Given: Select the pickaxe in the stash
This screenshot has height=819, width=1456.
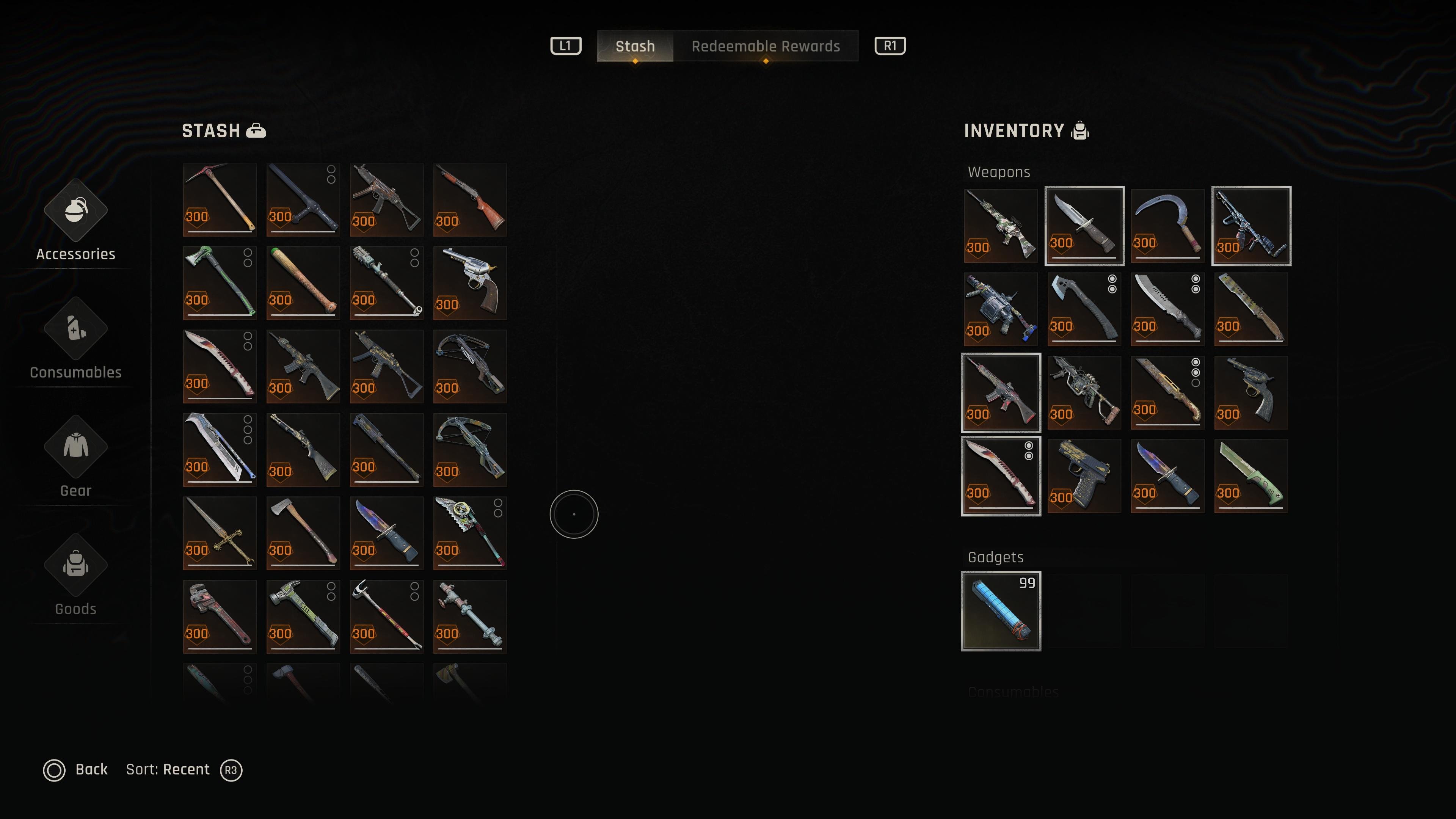Looking at the screenshot, I should [219, 199].
